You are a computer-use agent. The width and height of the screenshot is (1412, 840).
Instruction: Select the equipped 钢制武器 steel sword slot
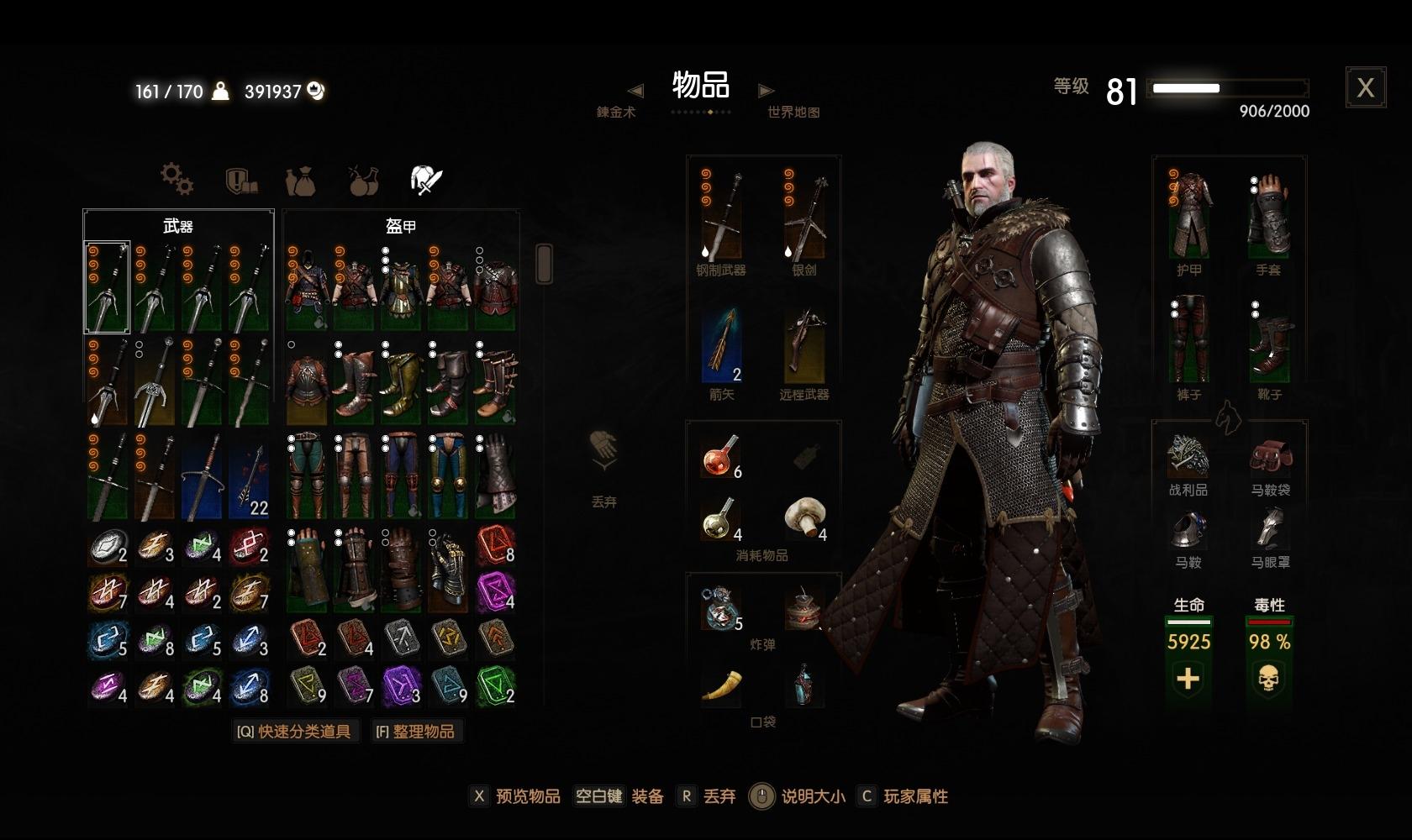[721, 214]
